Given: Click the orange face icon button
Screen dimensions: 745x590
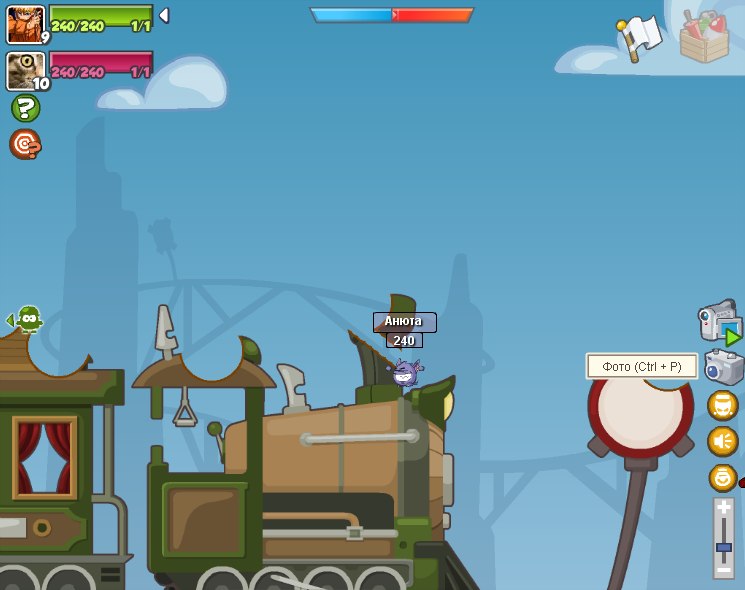Looking at the screenshot, I should (722, 405).
